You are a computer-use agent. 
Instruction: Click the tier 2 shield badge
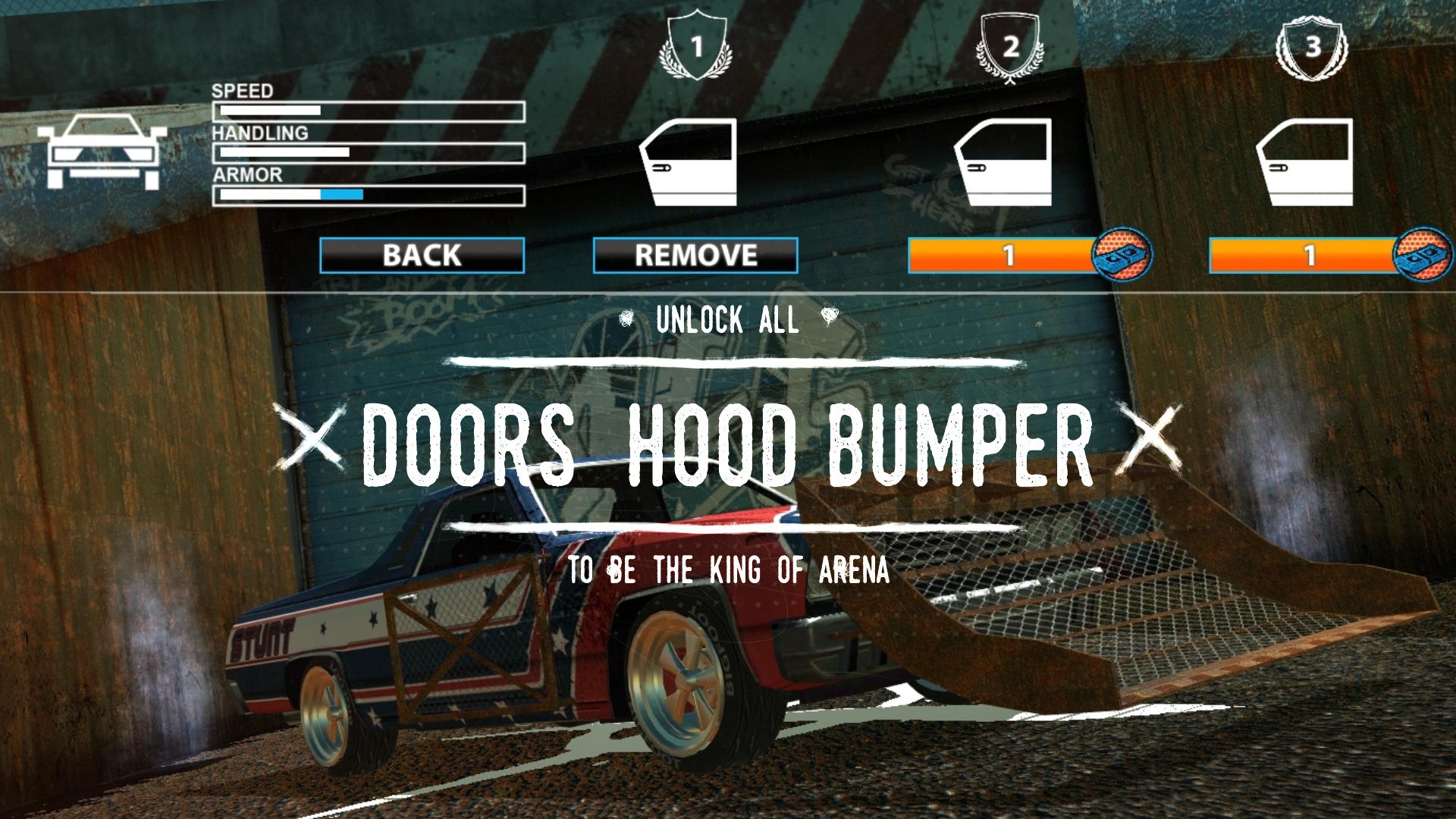point(1009,42)
